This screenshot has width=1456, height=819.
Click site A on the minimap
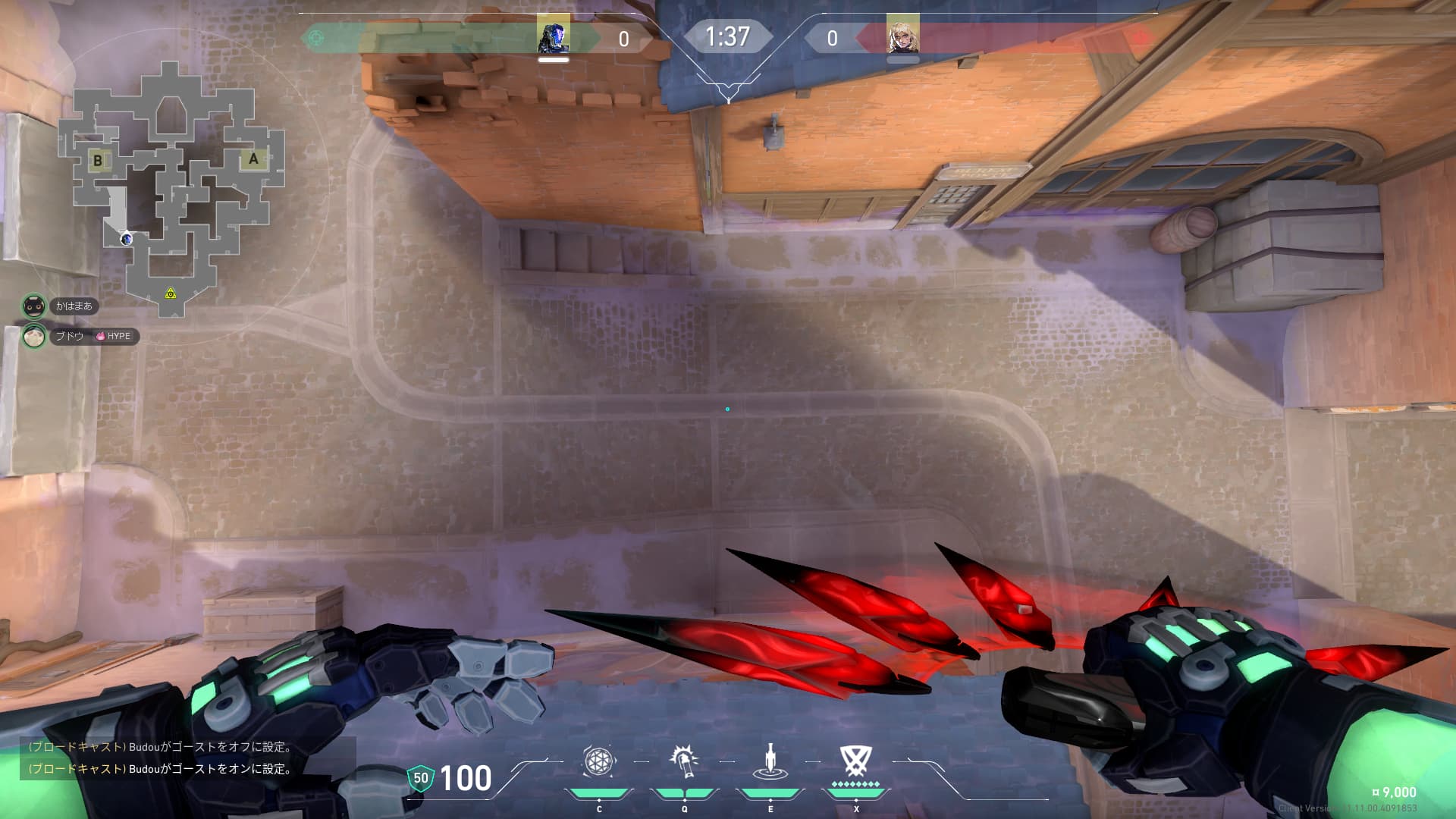click(x=253, y=158)
